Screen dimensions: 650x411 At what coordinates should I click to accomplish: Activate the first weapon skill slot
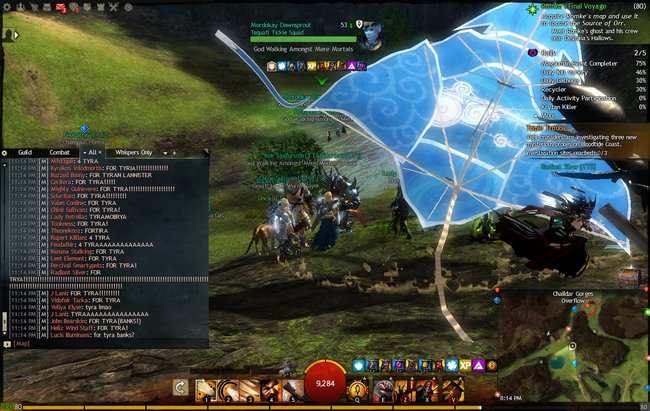coord(206,388)
